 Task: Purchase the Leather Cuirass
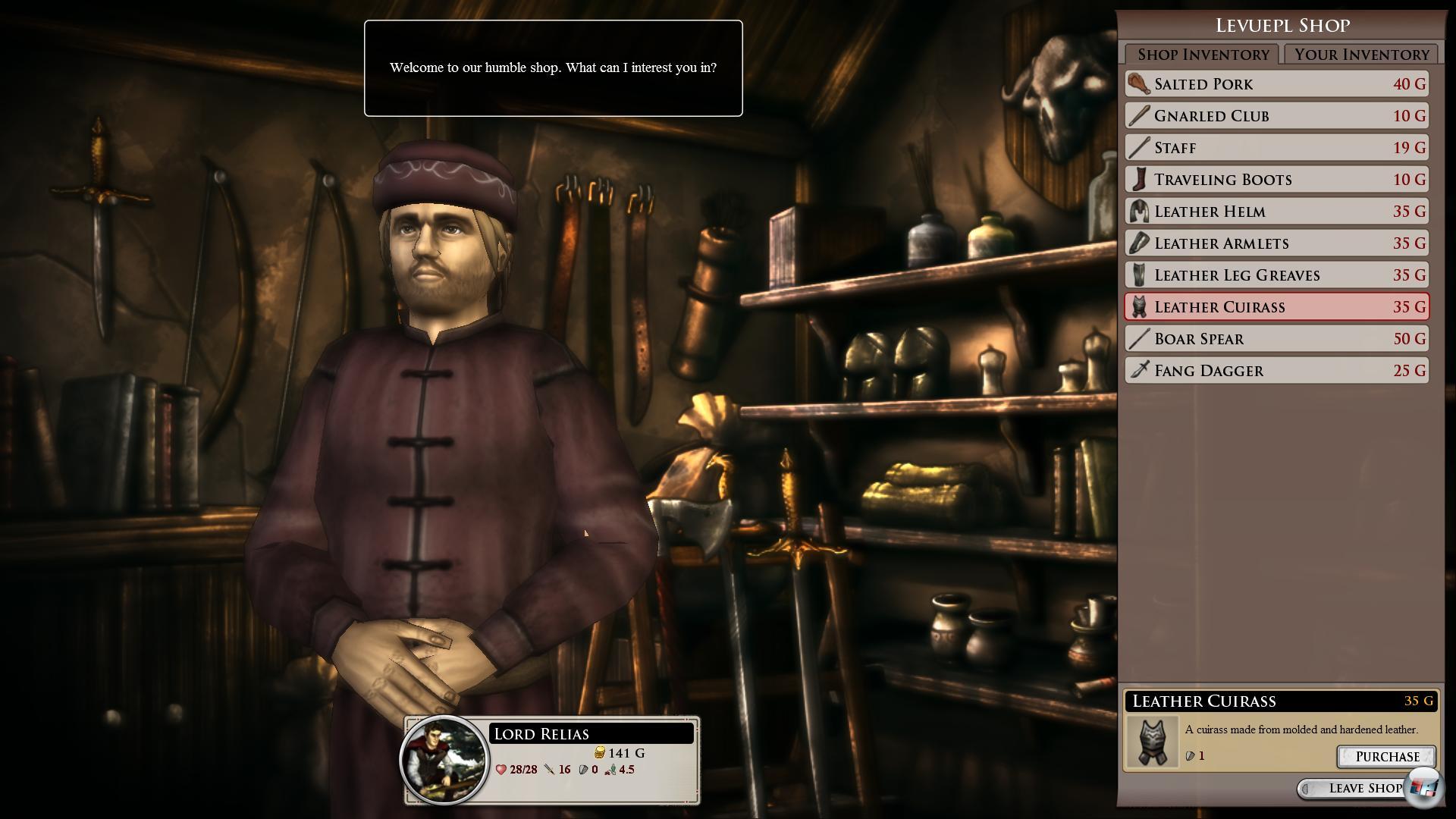[1386, 757]
